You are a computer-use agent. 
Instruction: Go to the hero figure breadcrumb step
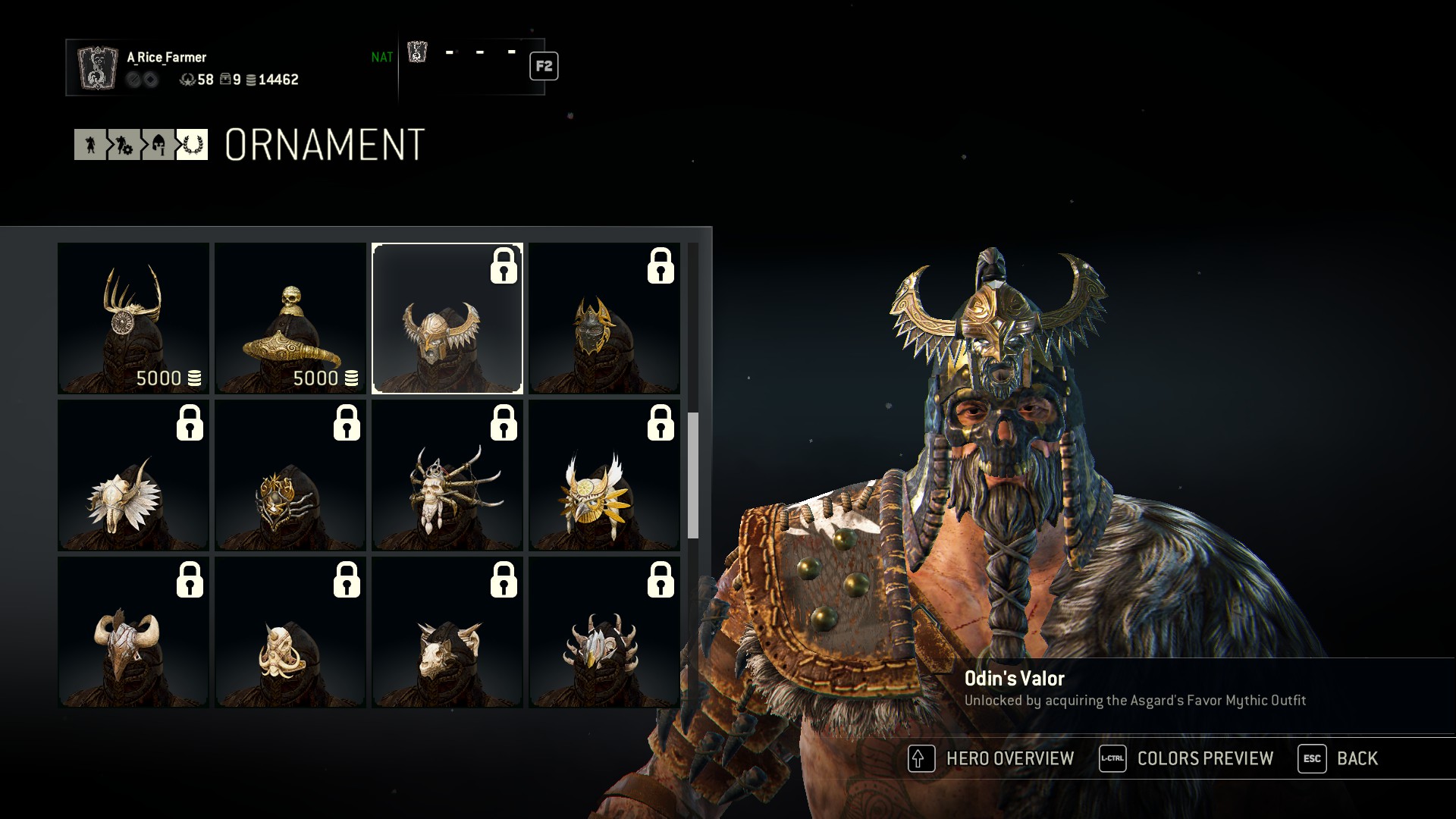coord(90,145)
